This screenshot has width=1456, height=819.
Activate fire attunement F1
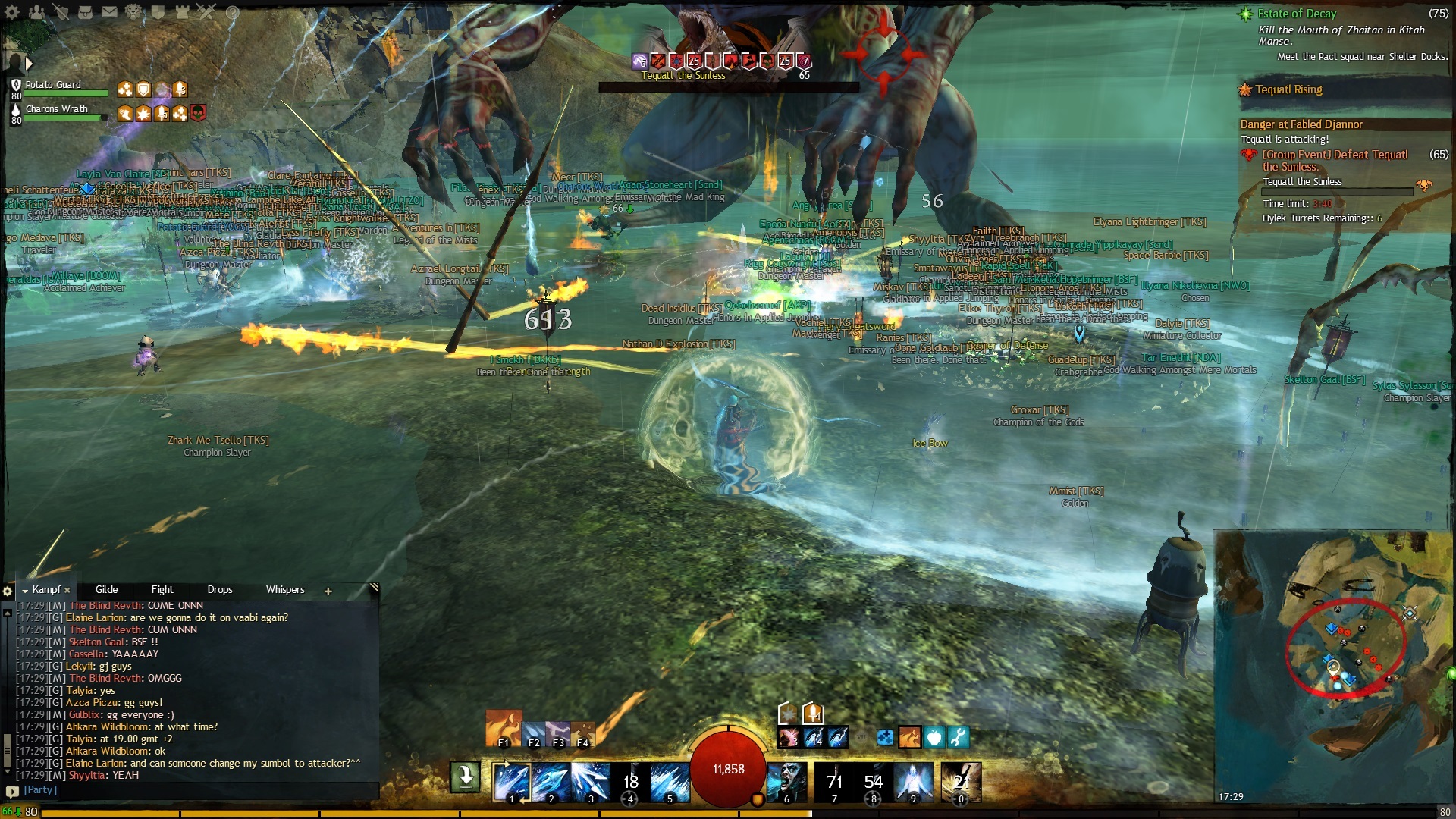click(503, 728)
